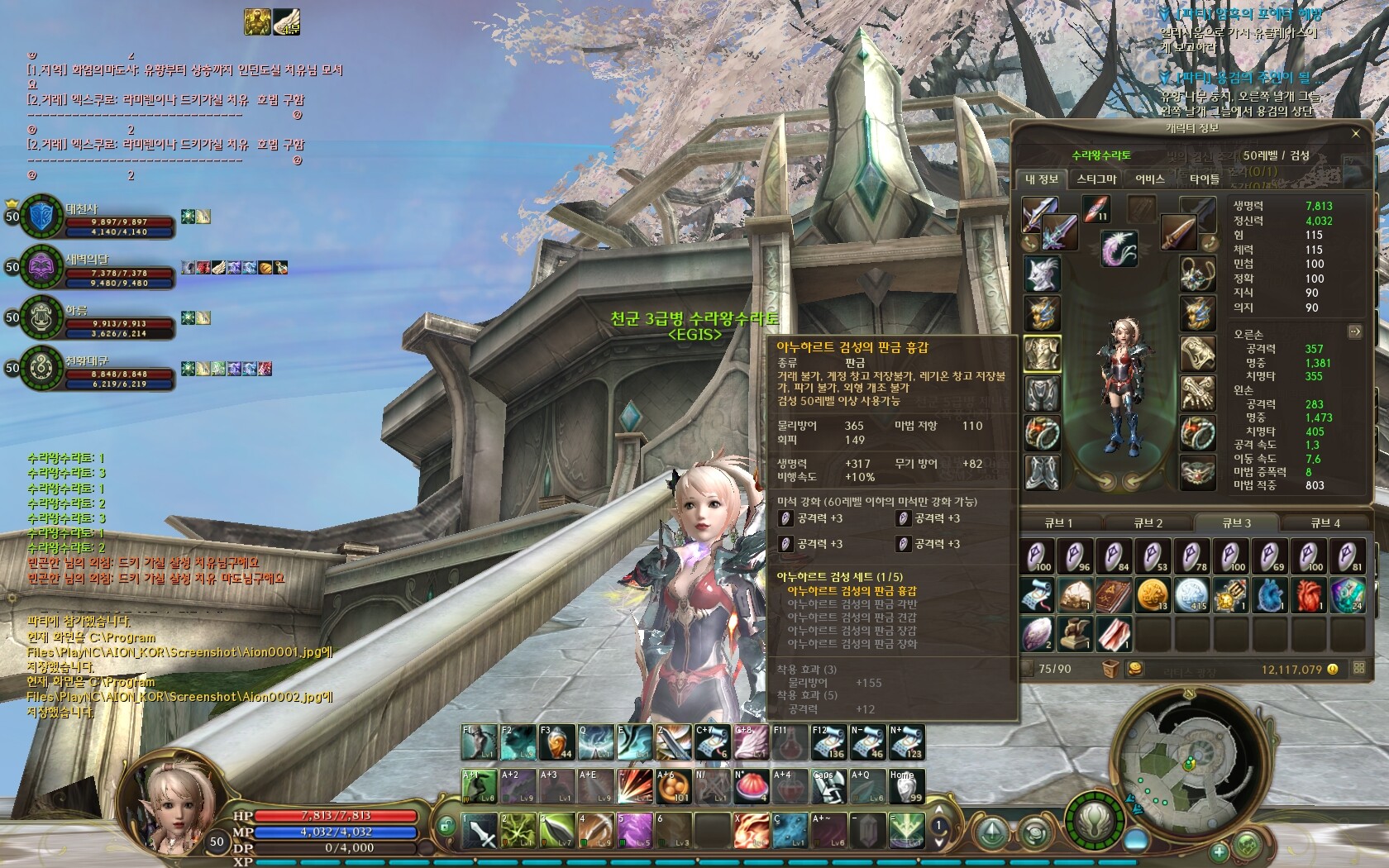Expand the detailed stats arrow button
The width and height of the screenshot is (1389, 868).
point(1354,331)
